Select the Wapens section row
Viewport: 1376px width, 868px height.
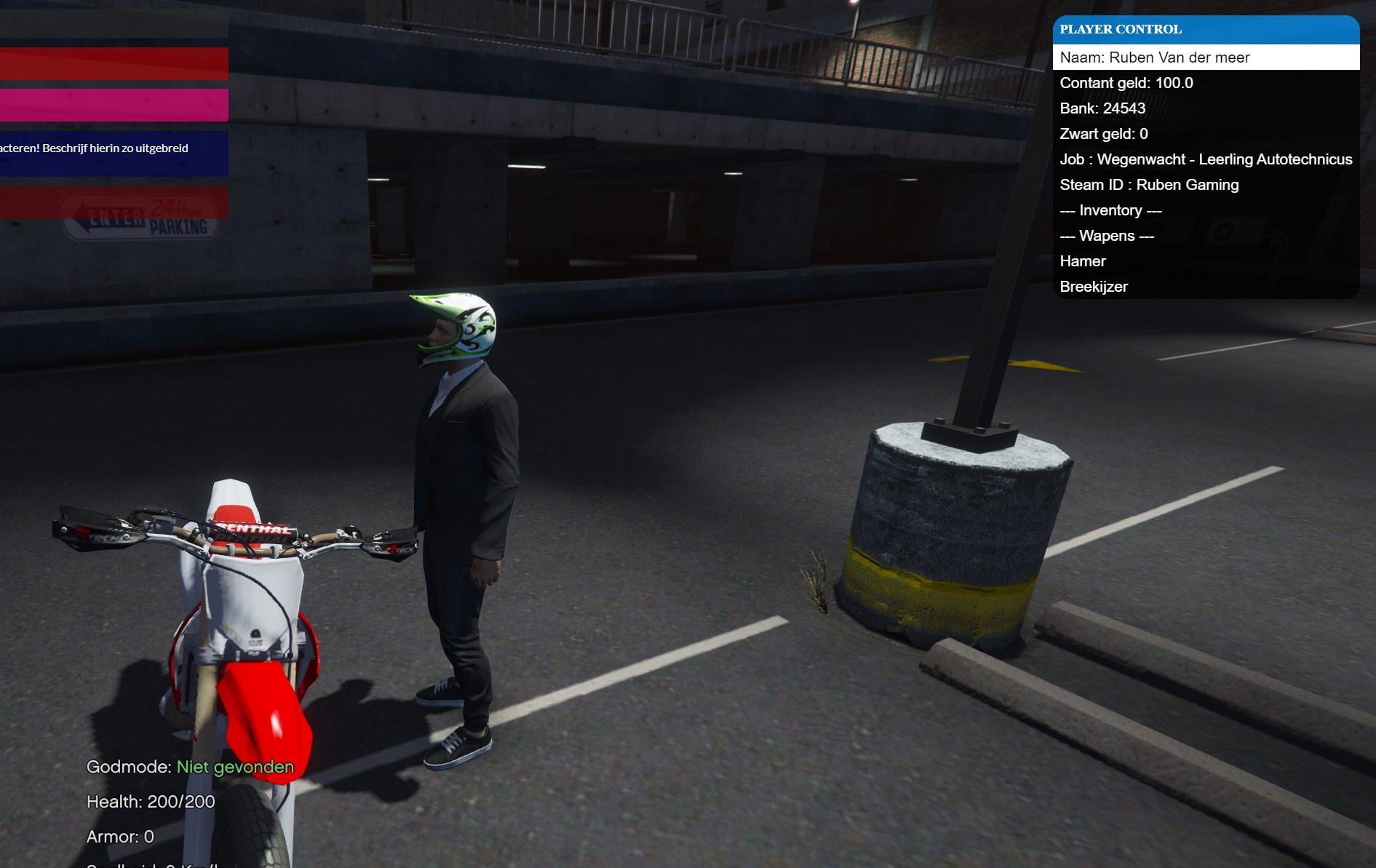(x=1205, y=236)
